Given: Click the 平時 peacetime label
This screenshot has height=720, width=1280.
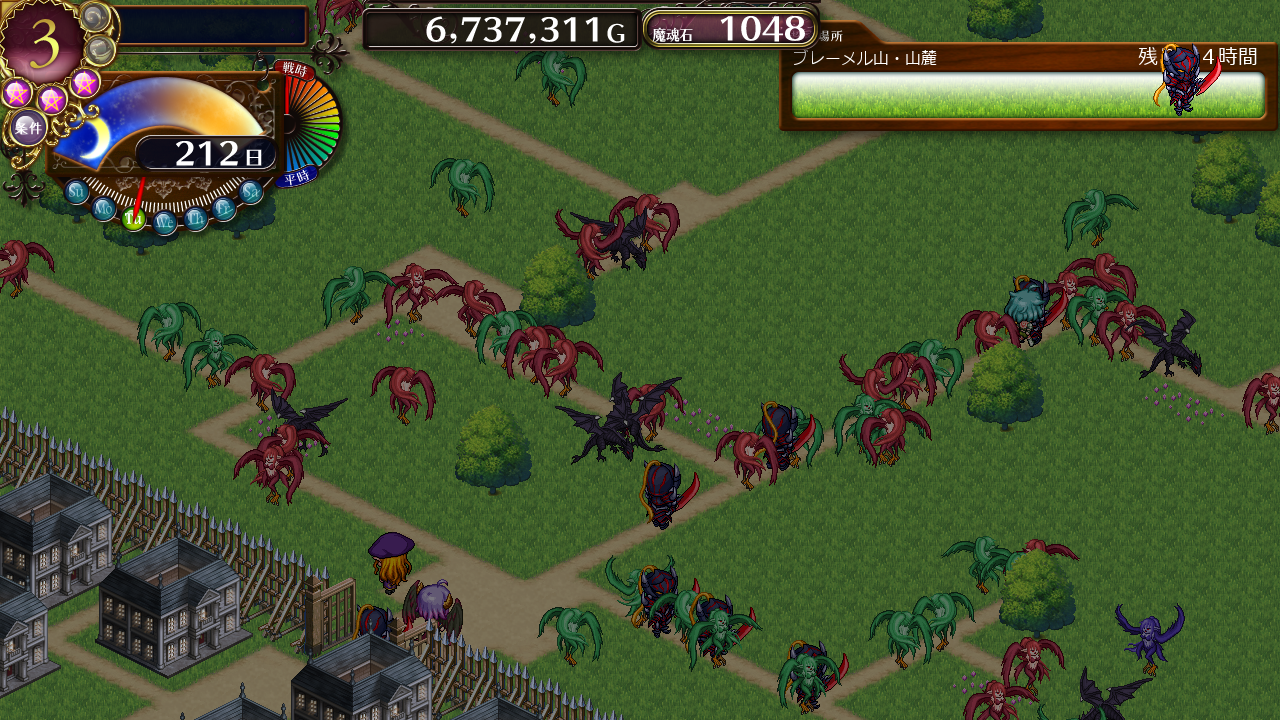Looking at the screenshot, I should pyautogui.click(x=296, y=178).
